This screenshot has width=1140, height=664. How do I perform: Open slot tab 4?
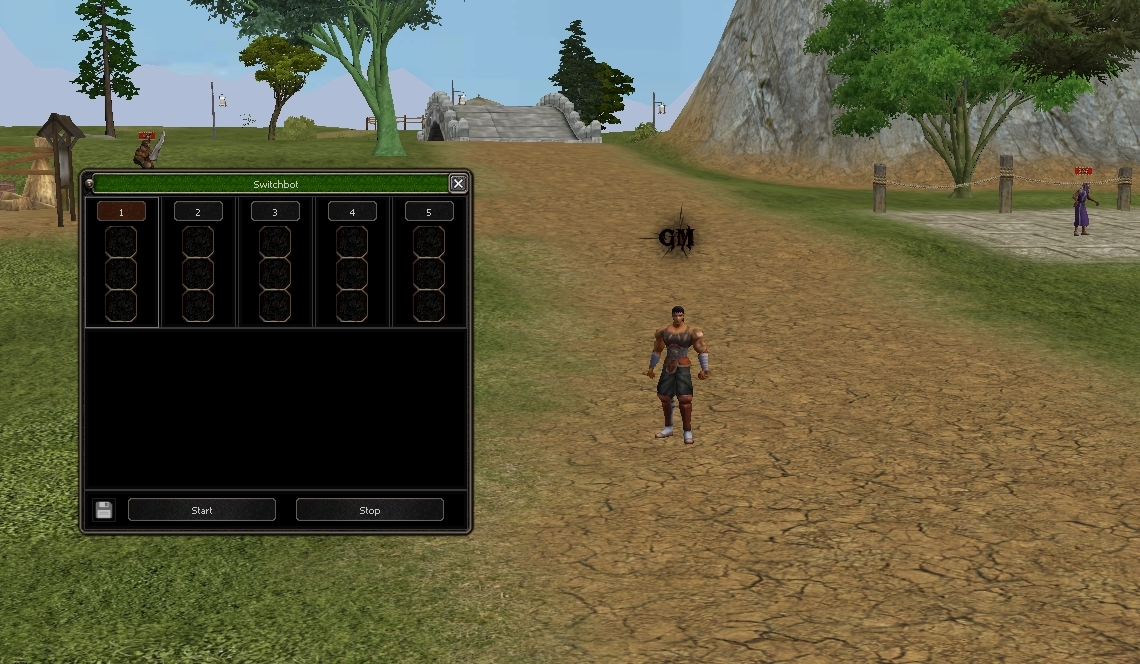(352, 212)
